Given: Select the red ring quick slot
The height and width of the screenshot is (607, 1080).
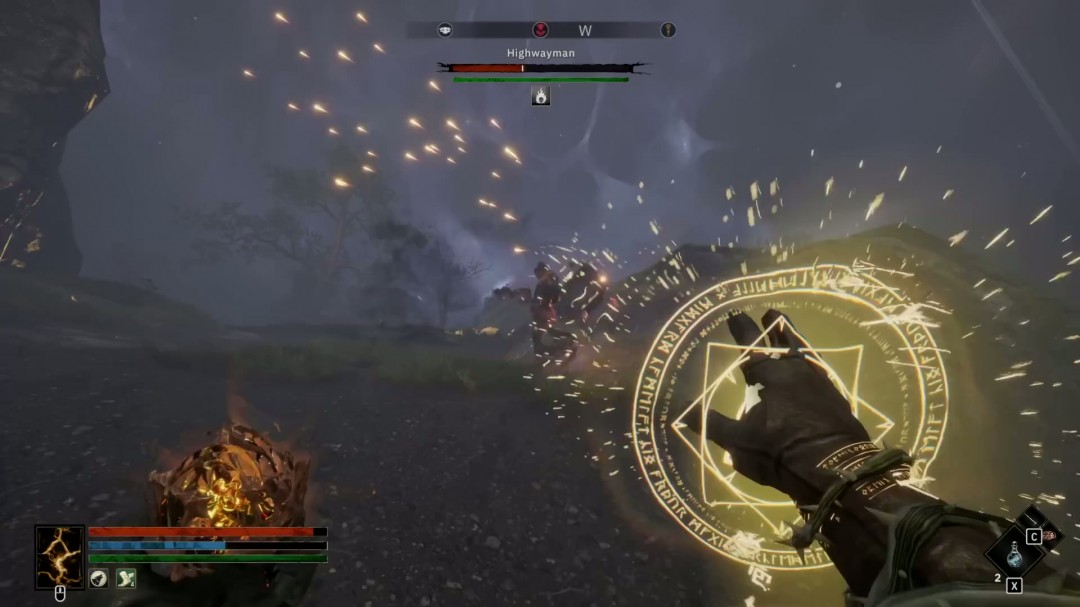Looking at the screenshot, I should [1050, 537].
